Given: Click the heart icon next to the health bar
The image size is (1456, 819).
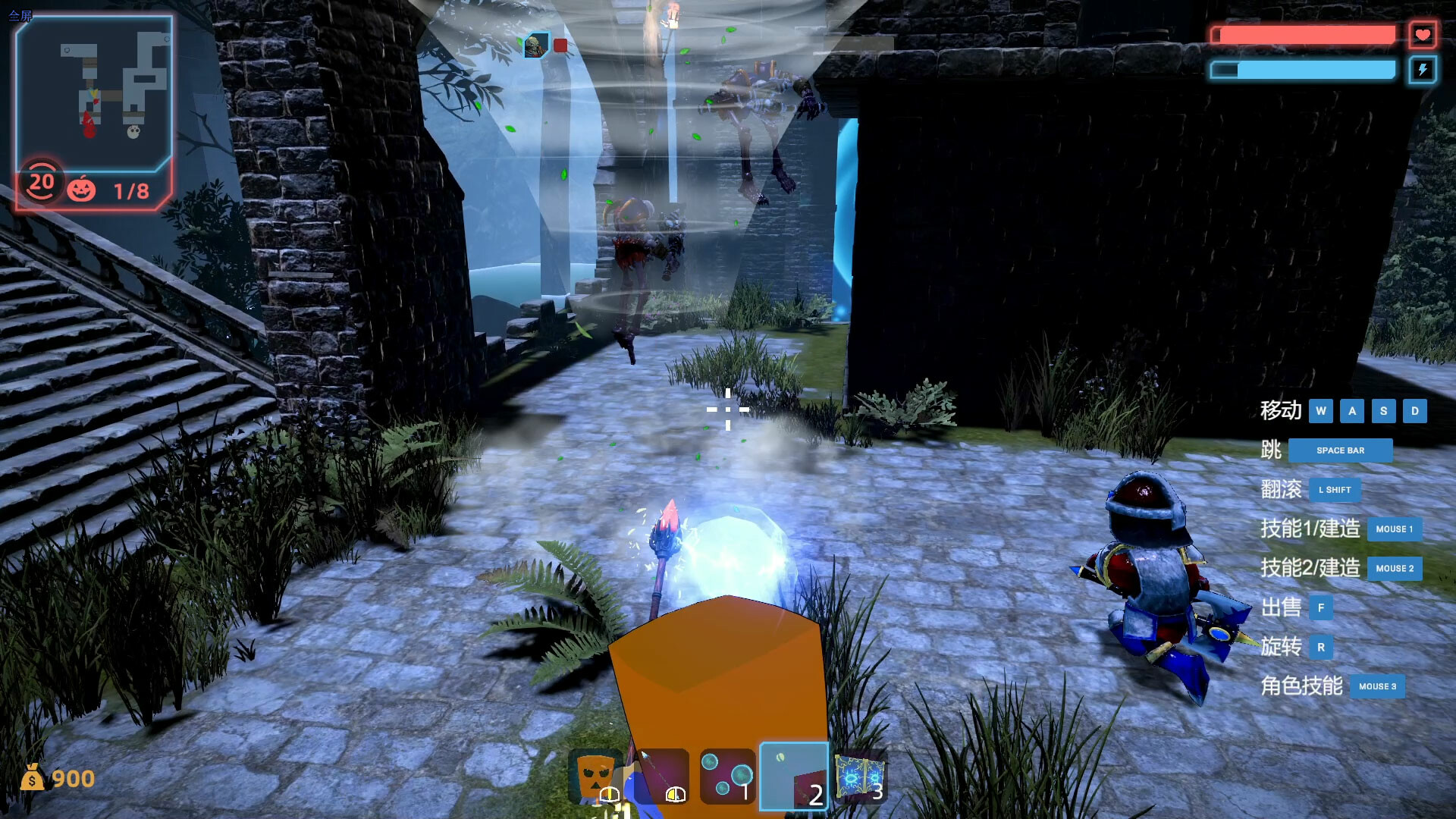Looking at the screenshot, I should coord(1423,33).
